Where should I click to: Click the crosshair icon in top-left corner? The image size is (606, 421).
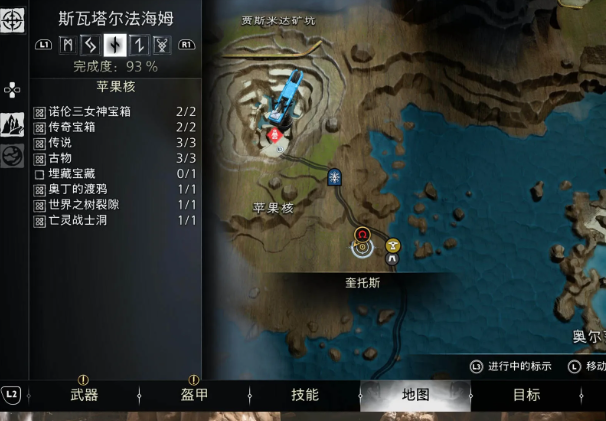point(13,19)
